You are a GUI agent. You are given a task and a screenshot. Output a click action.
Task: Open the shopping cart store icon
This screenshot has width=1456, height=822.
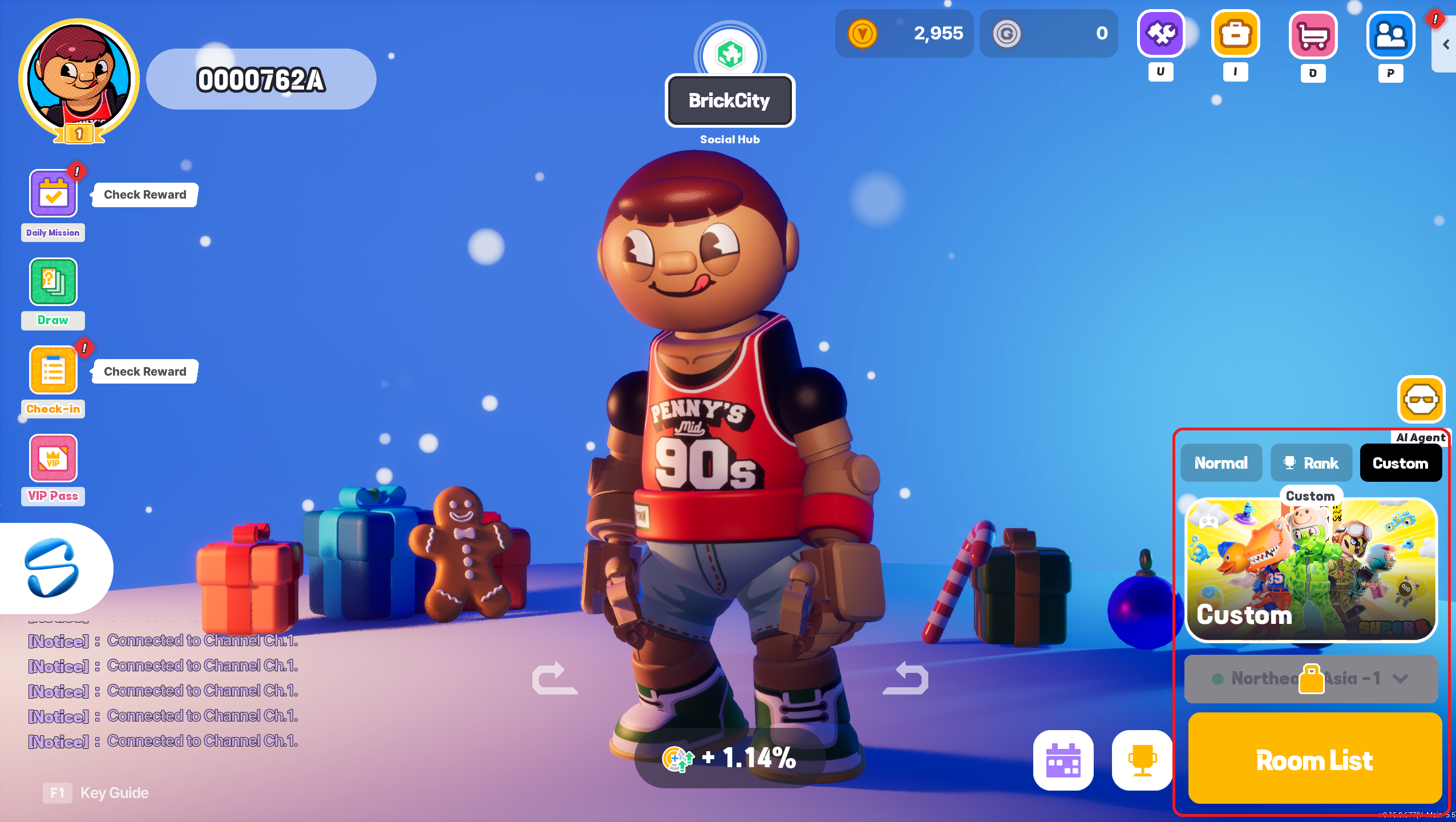click(x=1313, y=35)
